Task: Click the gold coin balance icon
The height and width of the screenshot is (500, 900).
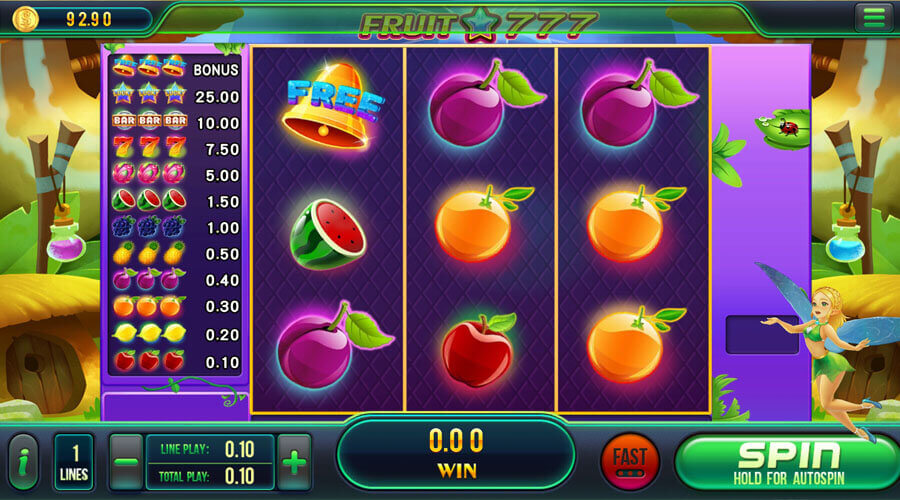Action: [x=25, y=17]
